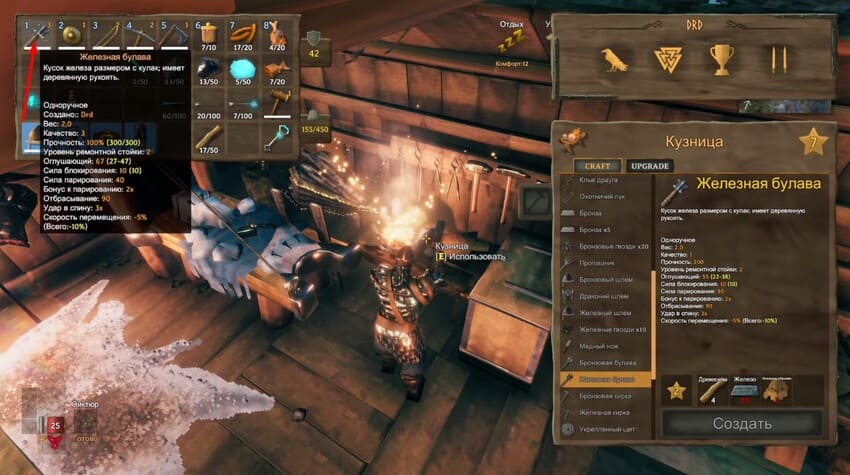This screenshot has height=475, width=850.
Task: Select the Железный шлем recipe
Action: (x=603, y=311)
